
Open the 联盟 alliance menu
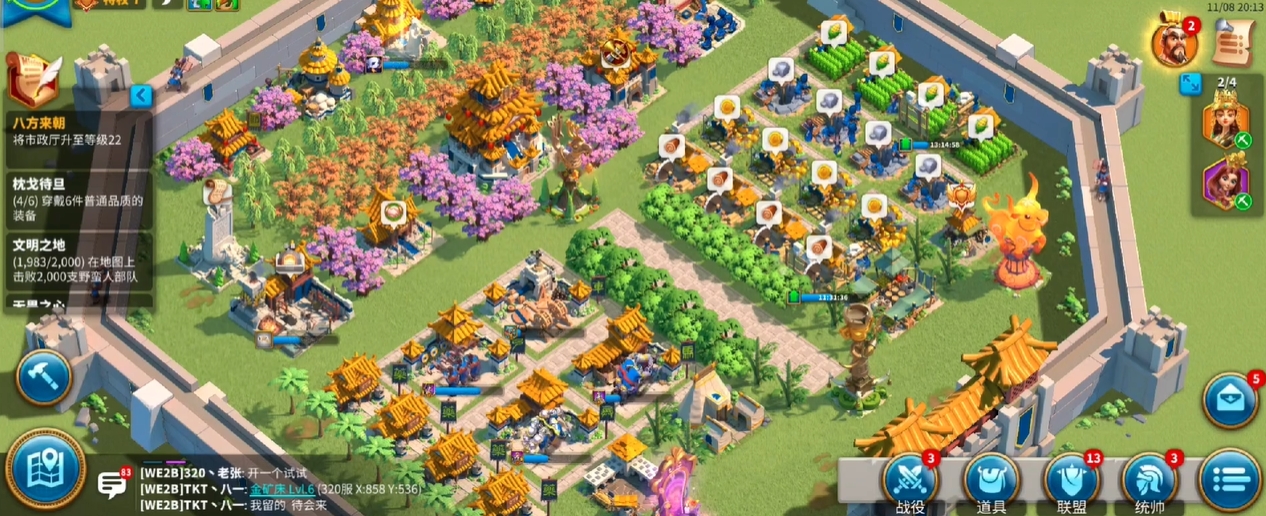click(x=1071, y=482)
